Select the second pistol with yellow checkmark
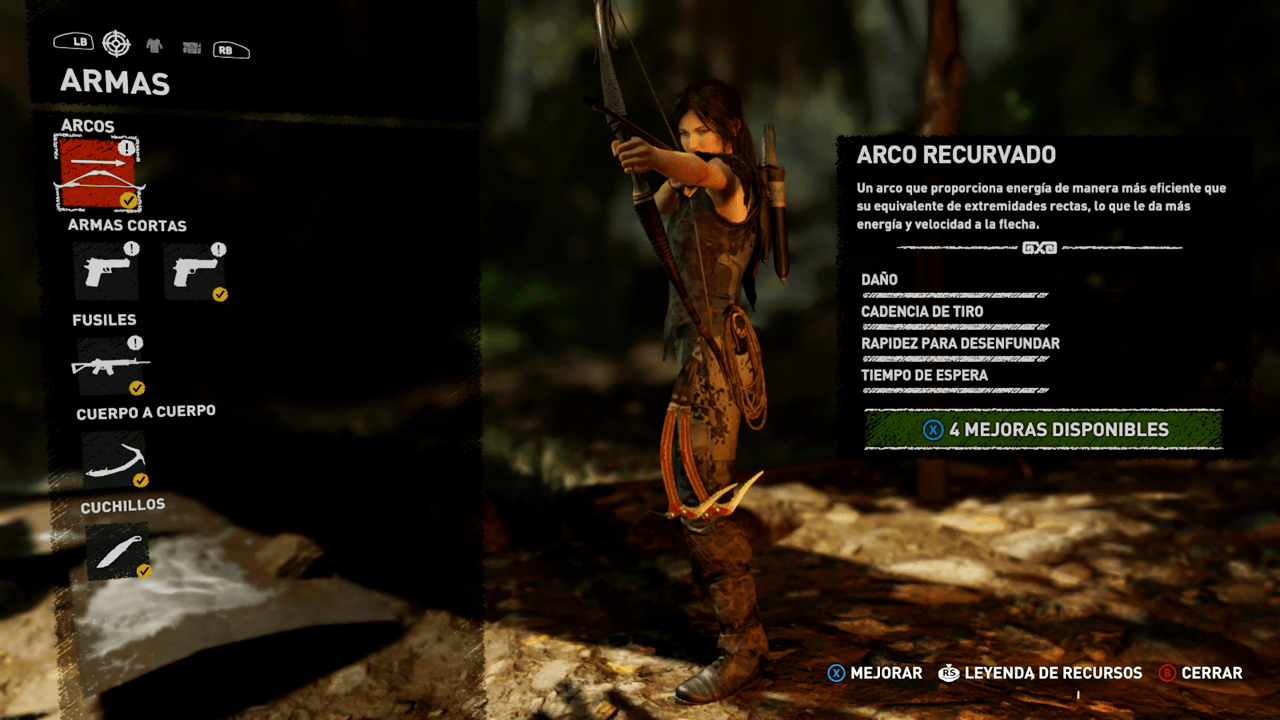 tap(197, 269)
